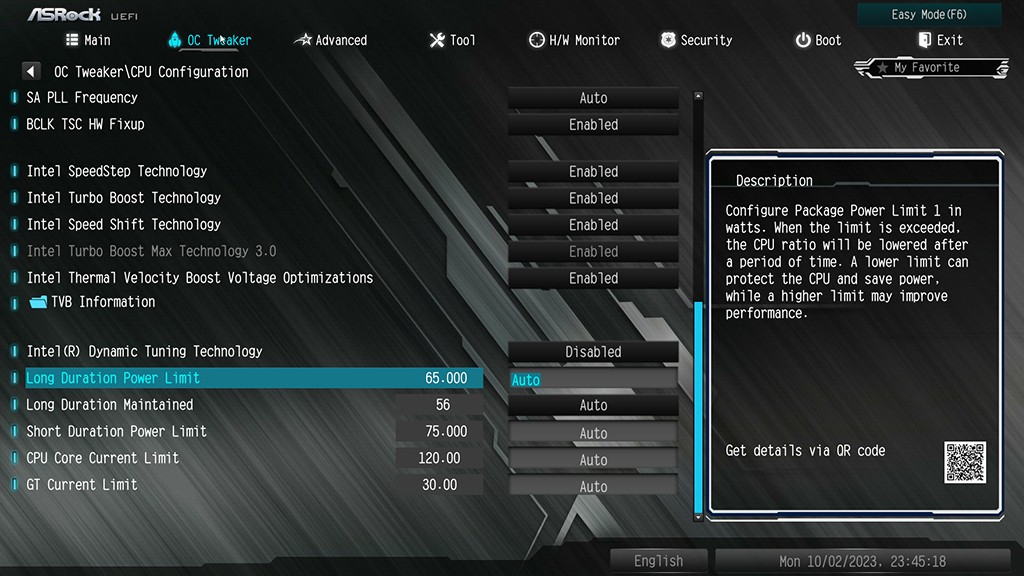Screen dimensions: 1024x576
Task: Select the Boot tab
Action: [x=818, y=40]
